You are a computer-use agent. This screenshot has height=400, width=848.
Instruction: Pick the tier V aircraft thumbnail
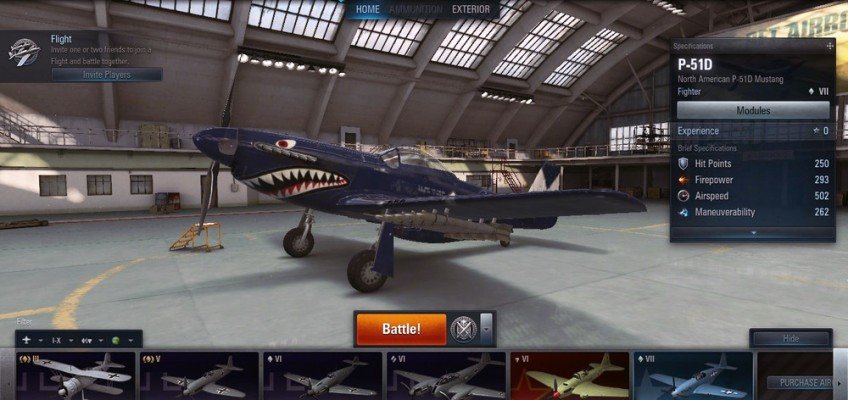[198, 377]
